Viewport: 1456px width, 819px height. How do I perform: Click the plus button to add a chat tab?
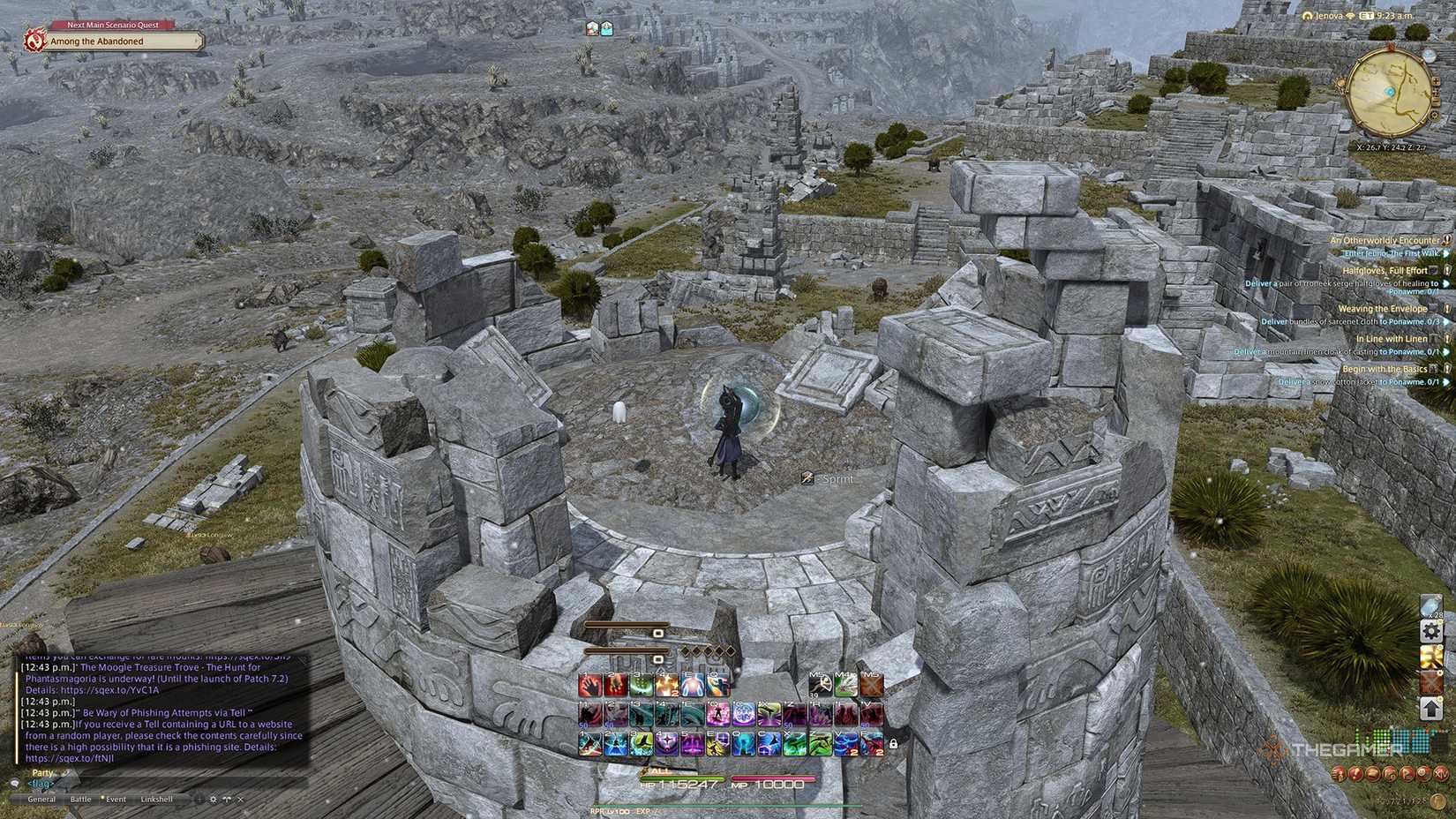point(199,800)
